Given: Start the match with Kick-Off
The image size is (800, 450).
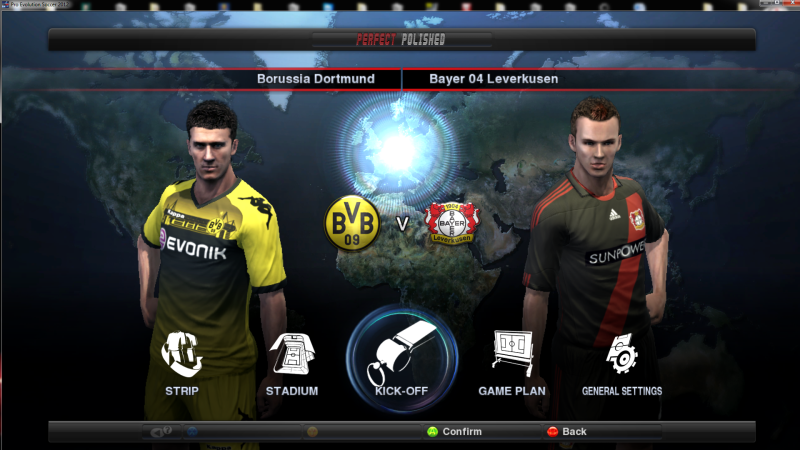Looking at the screenshot, I should (401, 356).
